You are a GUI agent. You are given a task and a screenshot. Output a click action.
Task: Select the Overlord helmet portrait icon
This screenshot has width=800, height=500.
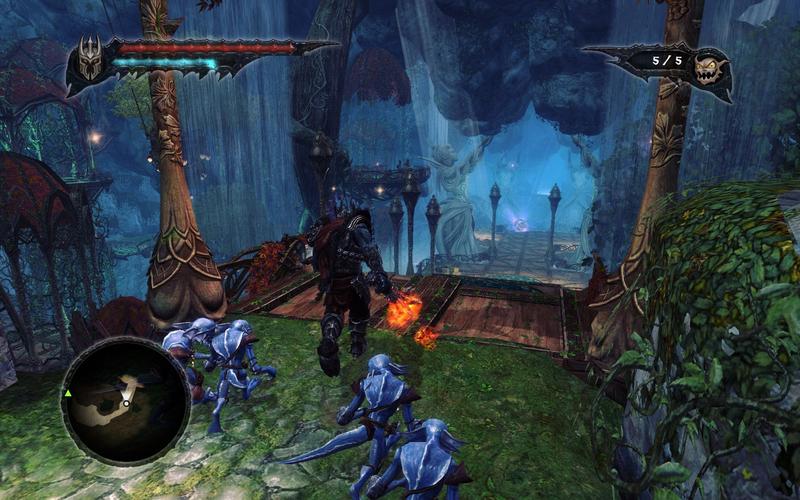87,61
